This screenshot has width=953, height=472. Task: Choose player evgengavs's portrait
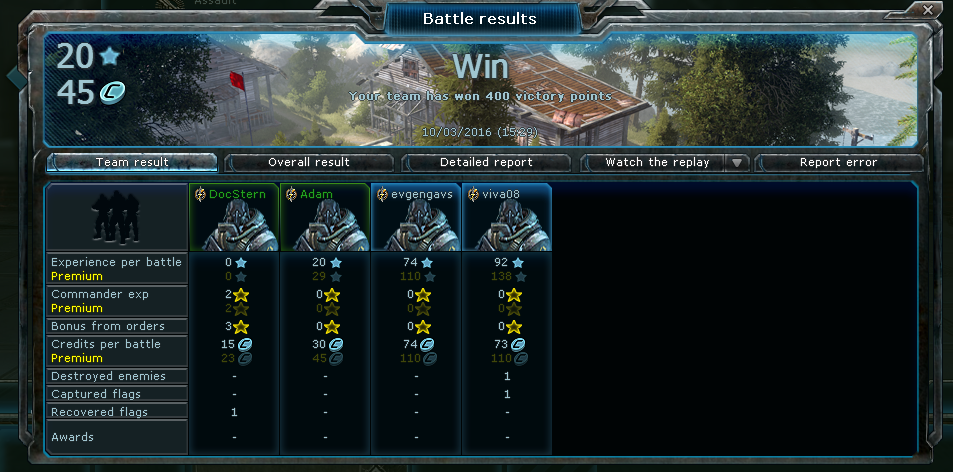[x=416, y=226]
